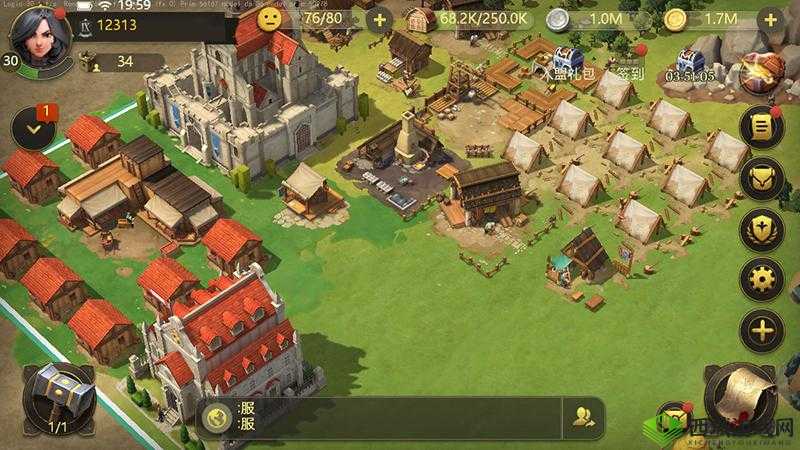Open the shield emblem icon menu
Image resolution: width=800 pixels, height=450 pixels.
tap(761, 229)
